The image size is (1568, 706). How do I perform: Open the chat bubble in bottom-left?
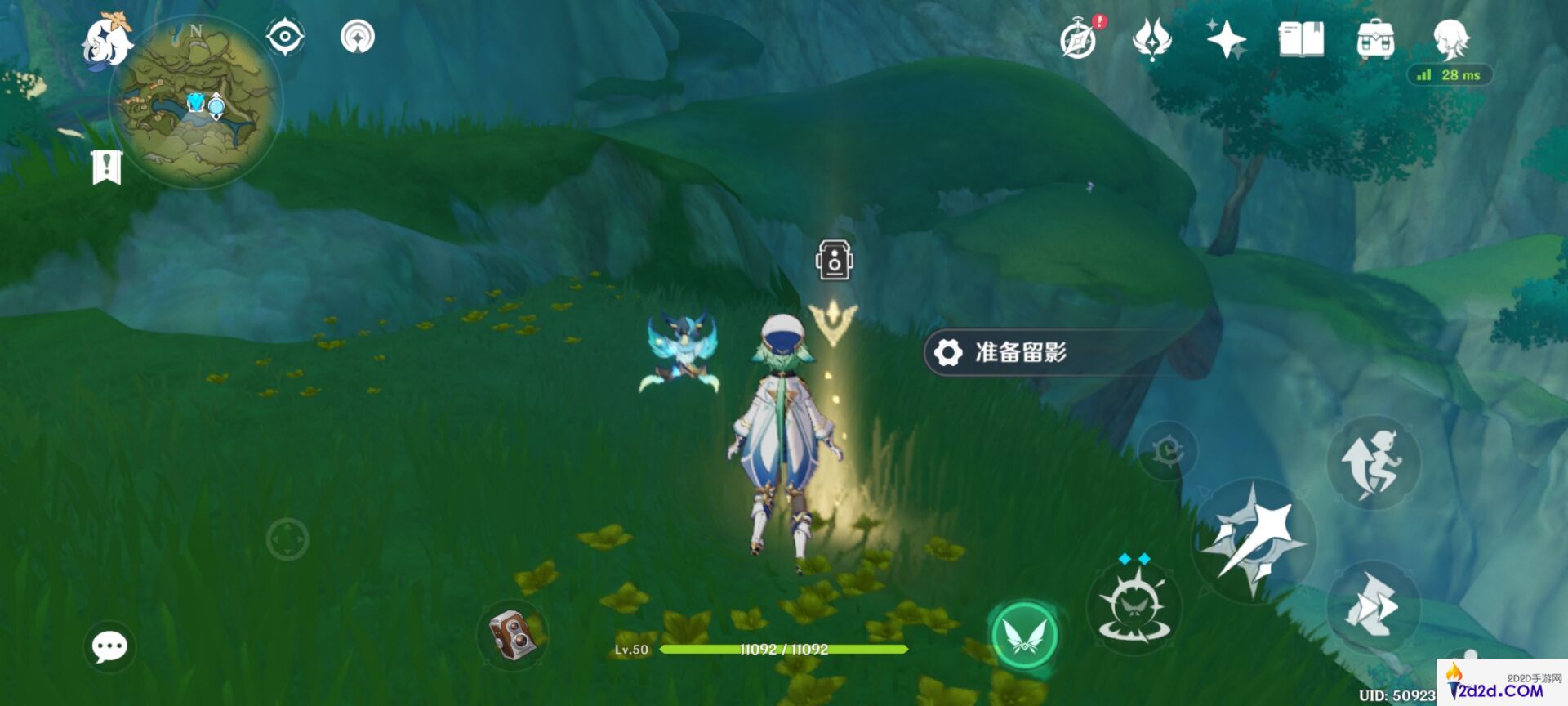(109, 645)
